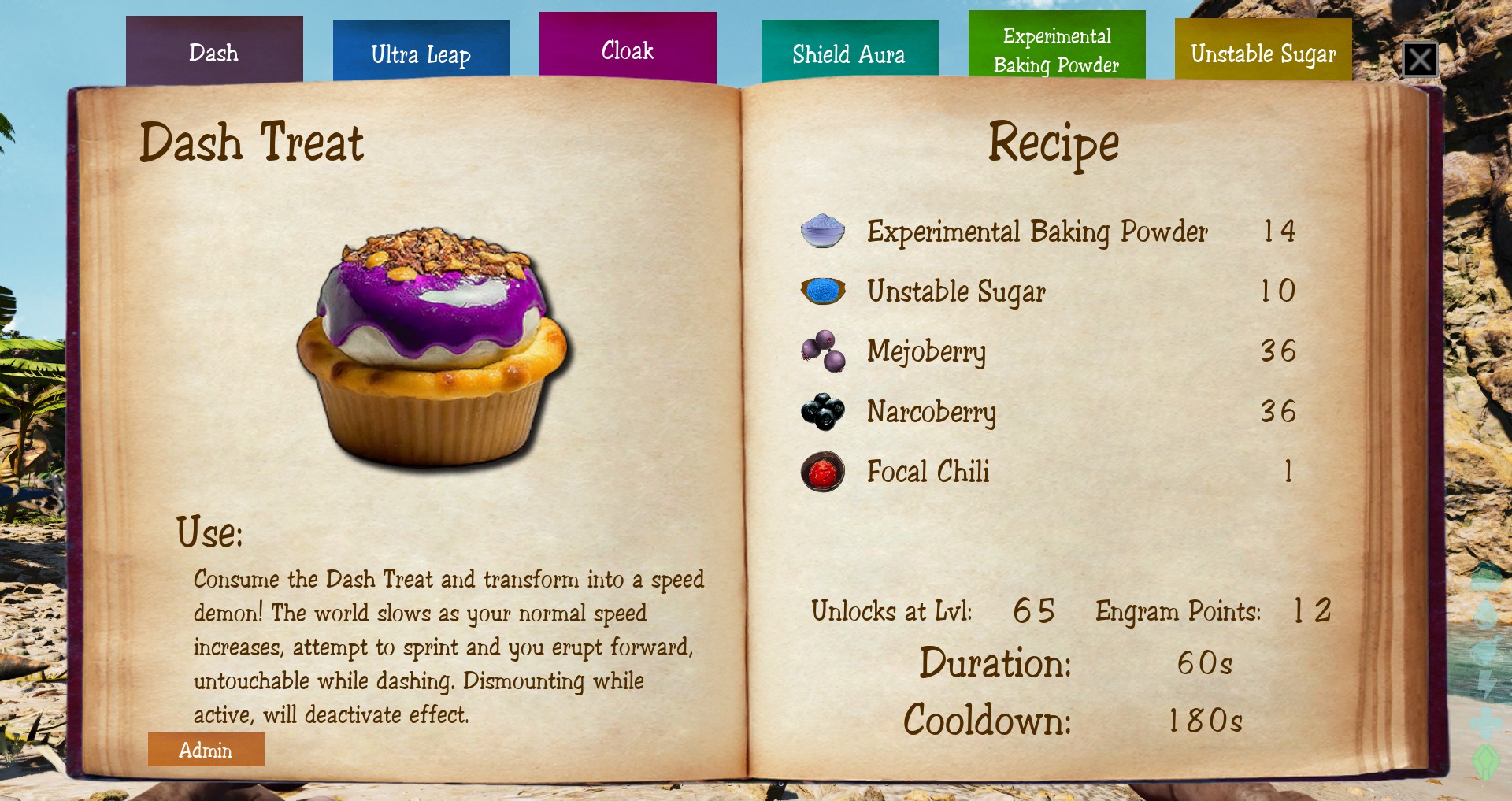Click the Admin button

pos(206,750)
